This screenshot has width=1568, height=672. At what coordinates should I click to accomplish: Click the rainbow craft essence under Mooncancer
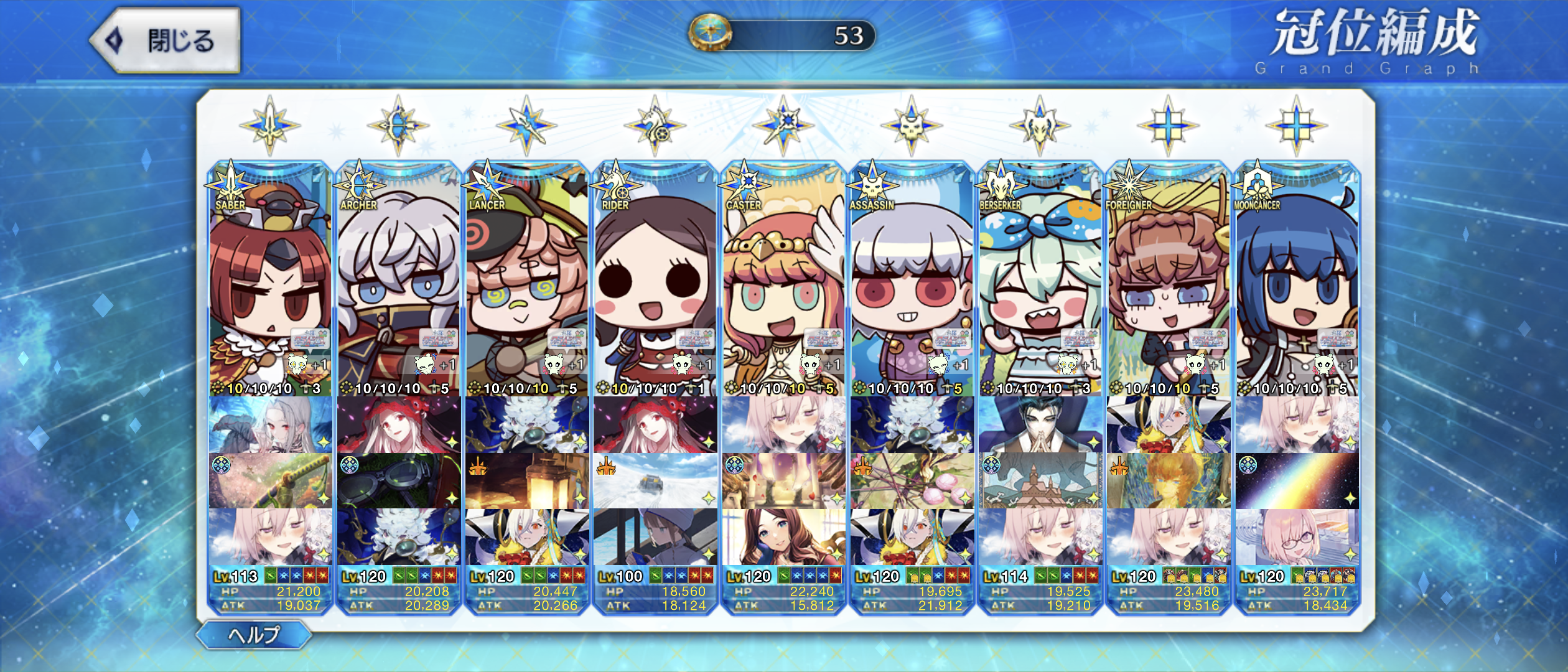pos(1297,481)
